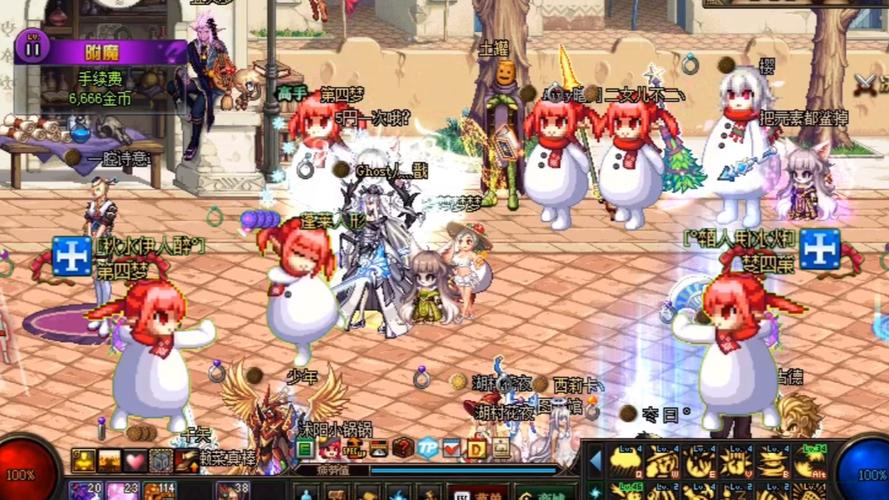Open the SPEC up icon
This screenshot has height=500, width=889.
pos(355,448)
